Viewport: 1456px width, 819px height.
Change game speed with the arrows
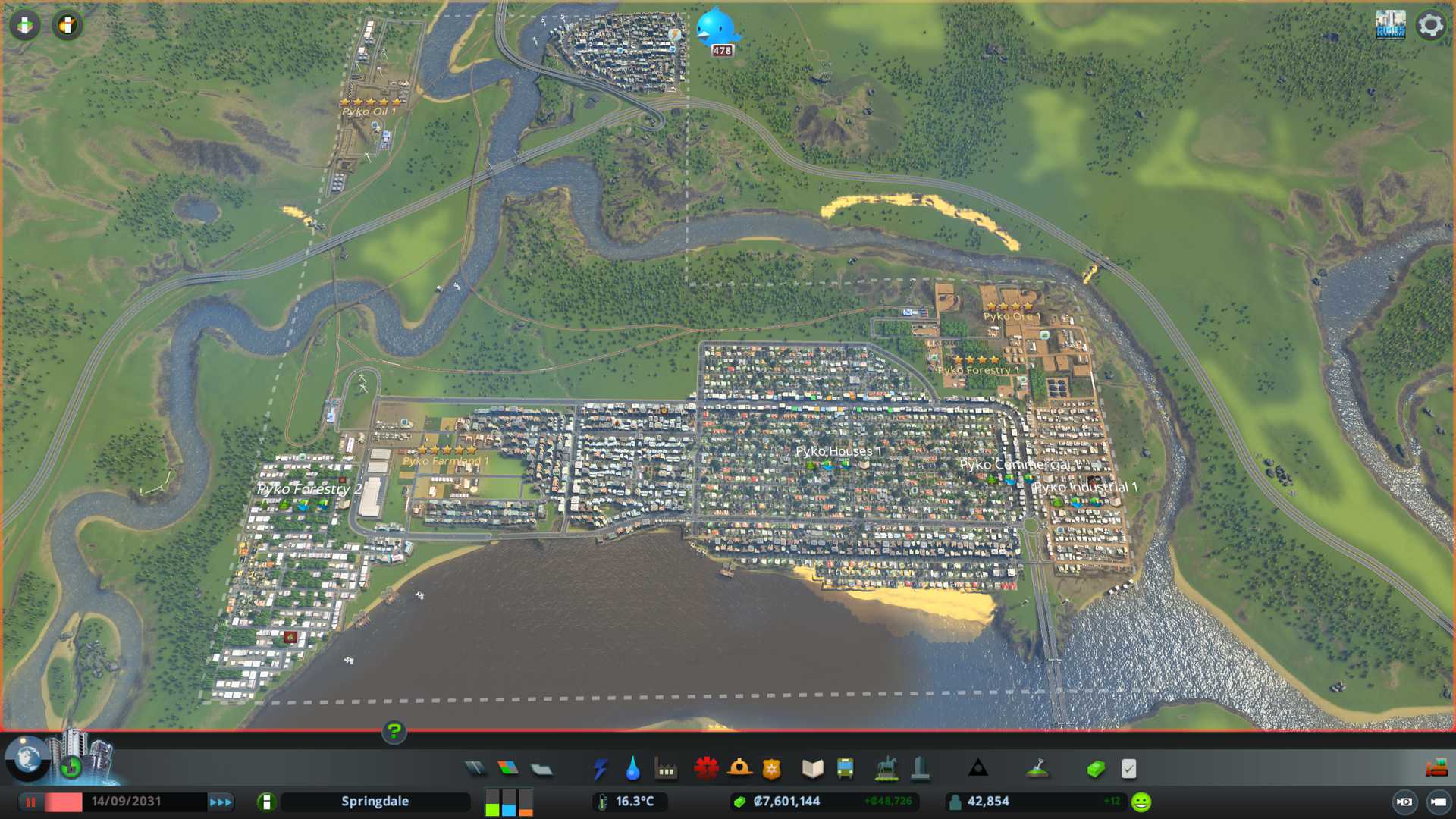coord(221,802)
